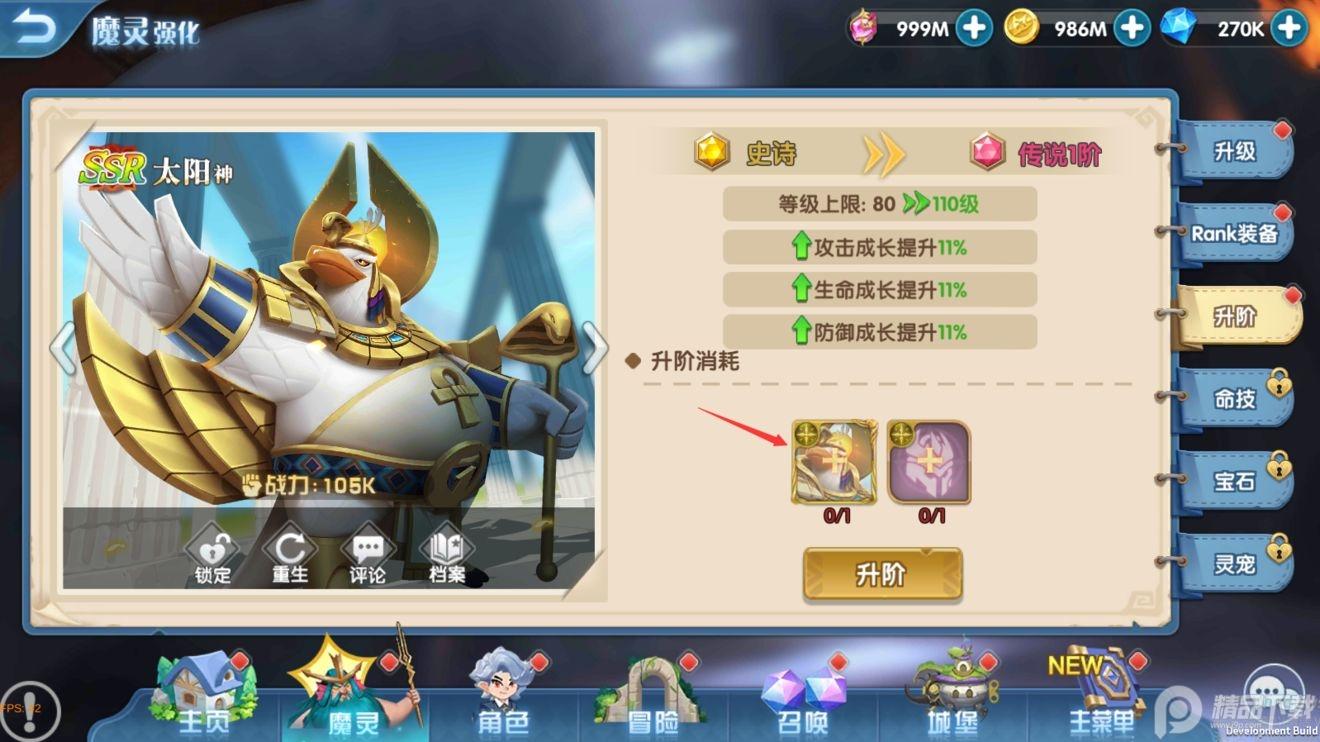This screenshot has width=1320, height=742.
Task: Tap the 重生 rebirth icon below the character
Action: coord(290,551)
